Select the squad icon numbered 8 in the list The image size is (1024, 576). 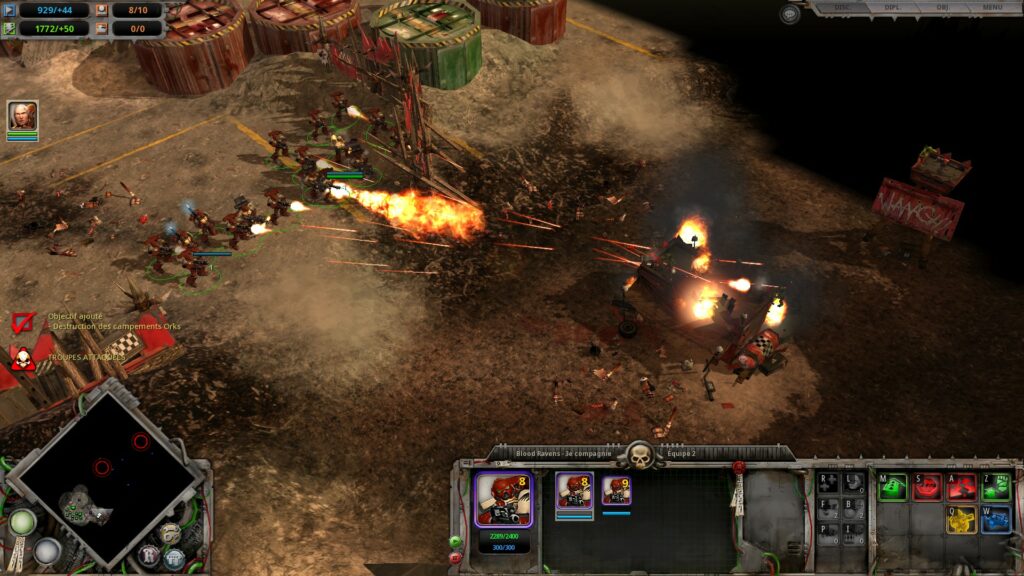574,491
